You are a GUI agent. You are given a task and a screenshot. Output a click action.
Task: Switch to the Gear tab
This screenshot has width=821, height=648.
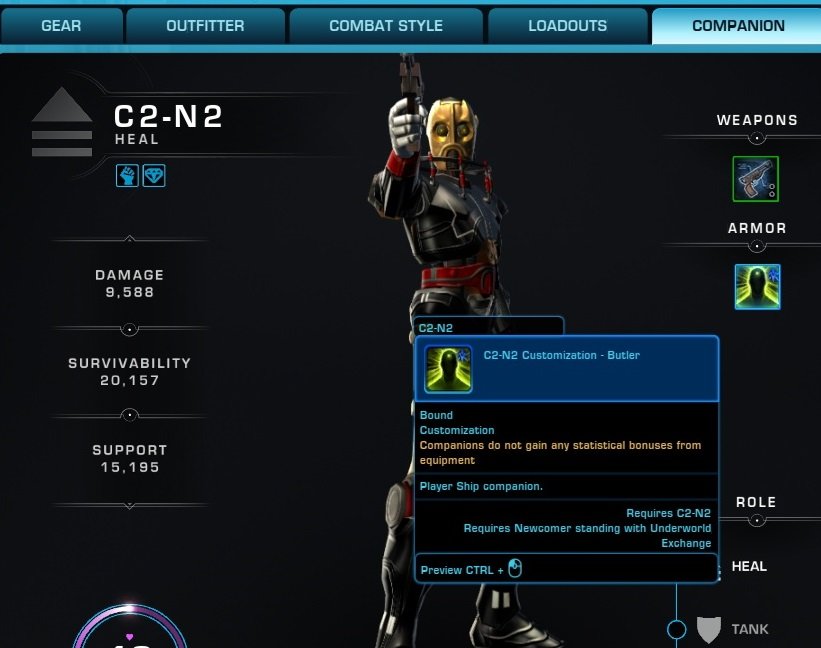pos(61,26)
